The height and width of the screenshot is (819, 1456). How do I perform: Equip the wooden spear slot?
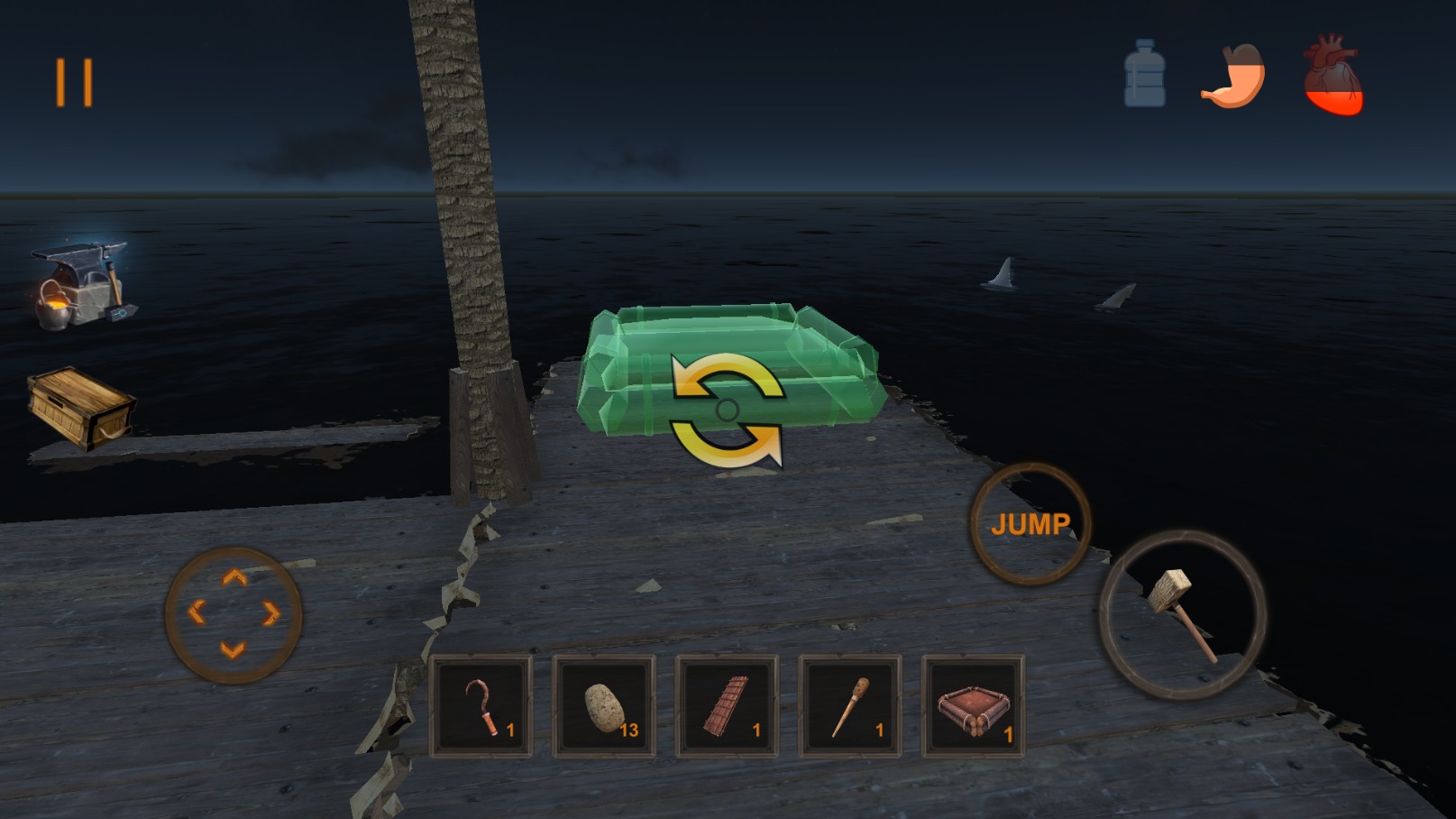coord(849,706)
